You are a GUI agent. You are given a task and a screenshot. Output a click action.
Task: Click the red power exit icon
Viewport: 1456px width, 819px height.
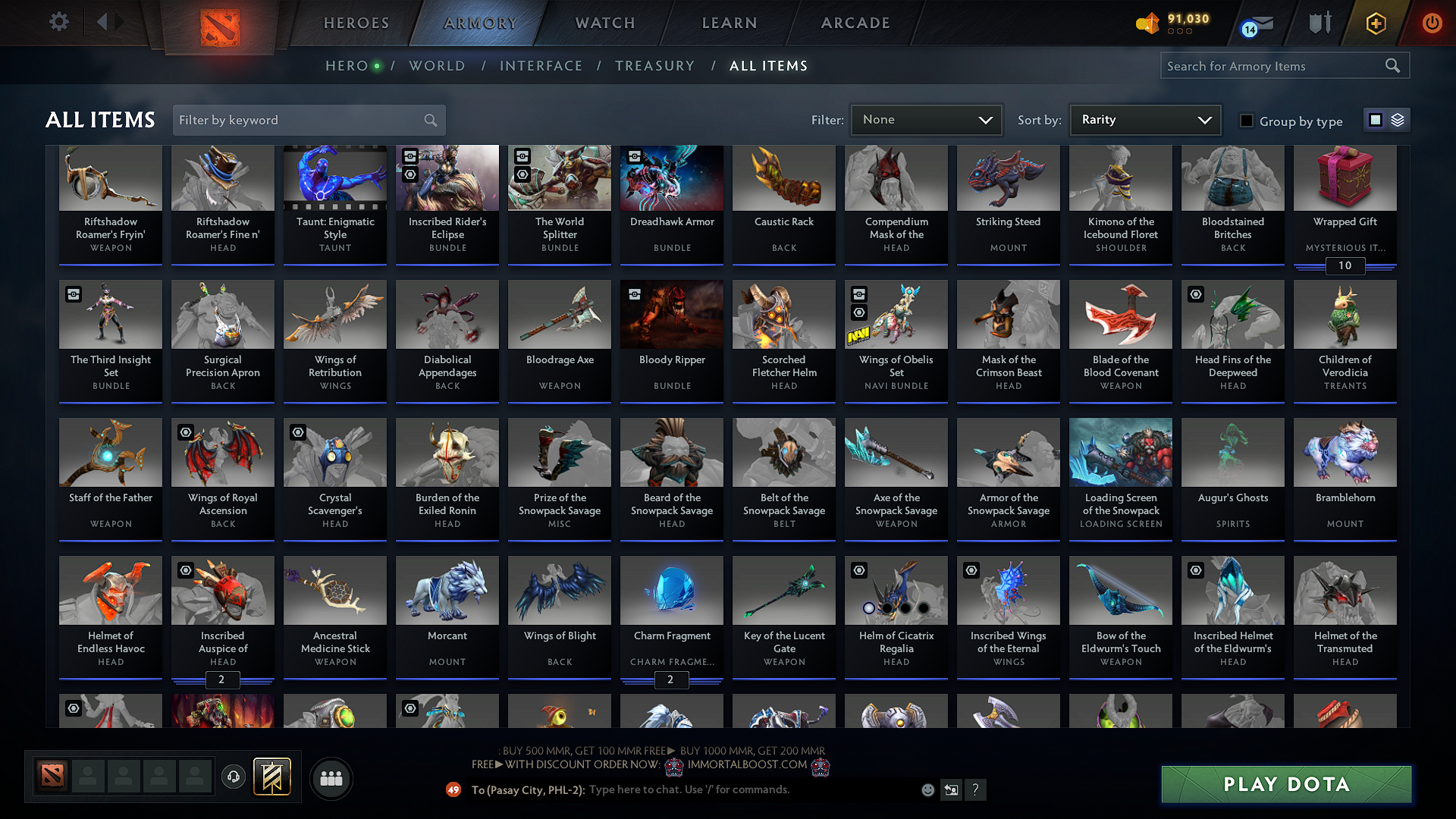point(1432,23)
